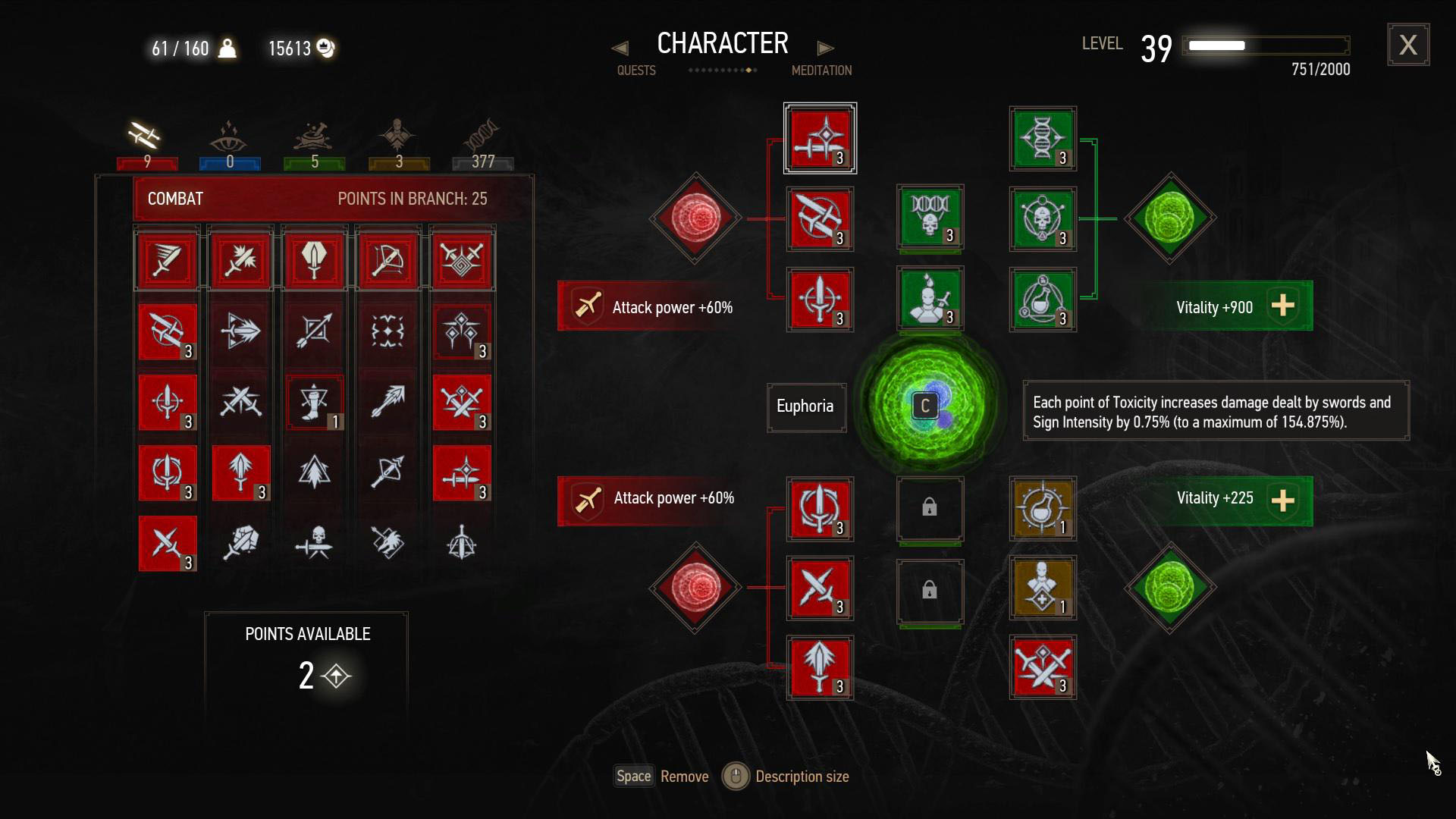
Task: Open the Alchemy skill branch icon
Action: (314, 136)
